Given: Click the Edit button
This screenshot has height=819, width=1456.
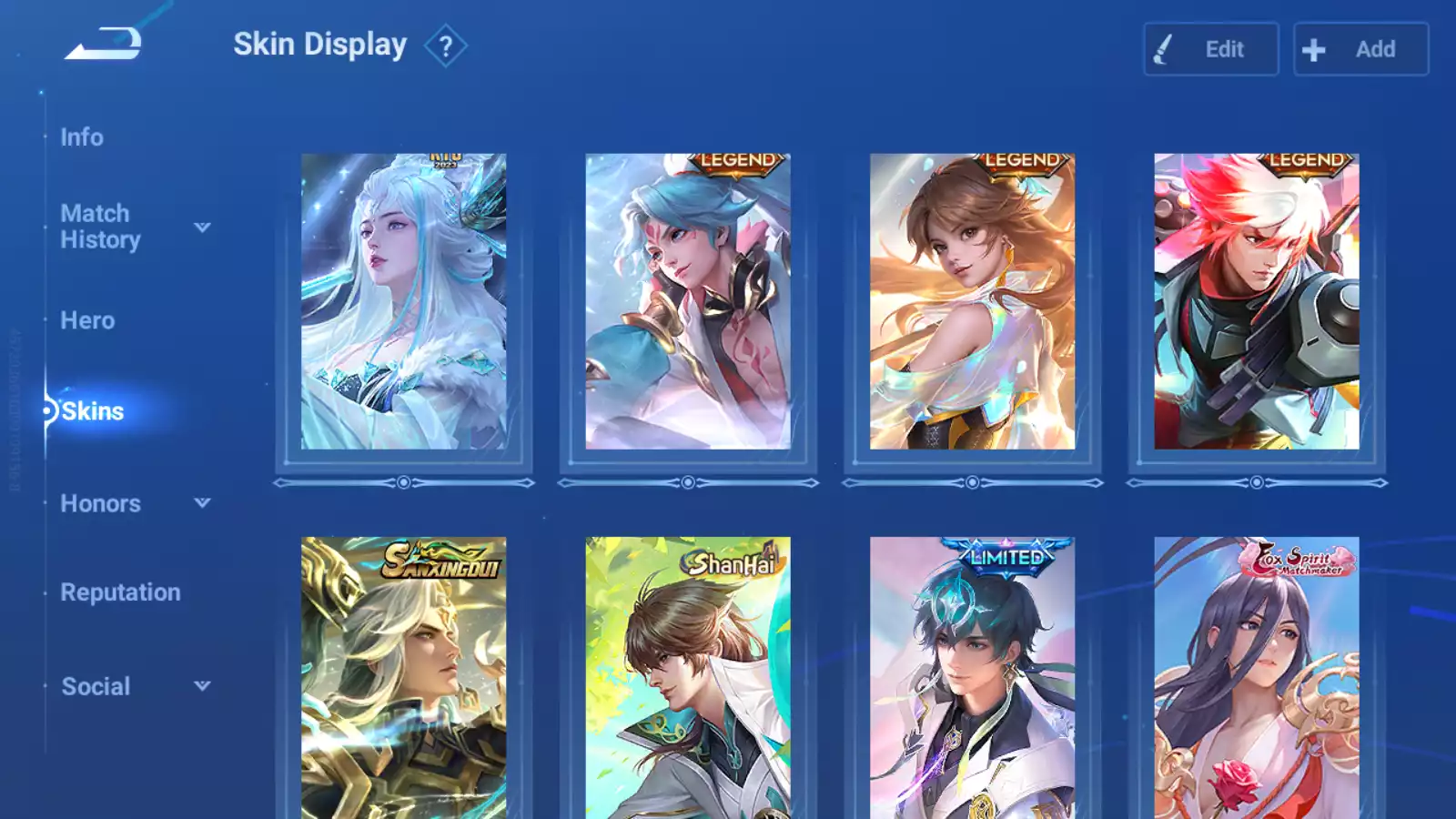Looking at the screenshot, I should (1210, 49).
